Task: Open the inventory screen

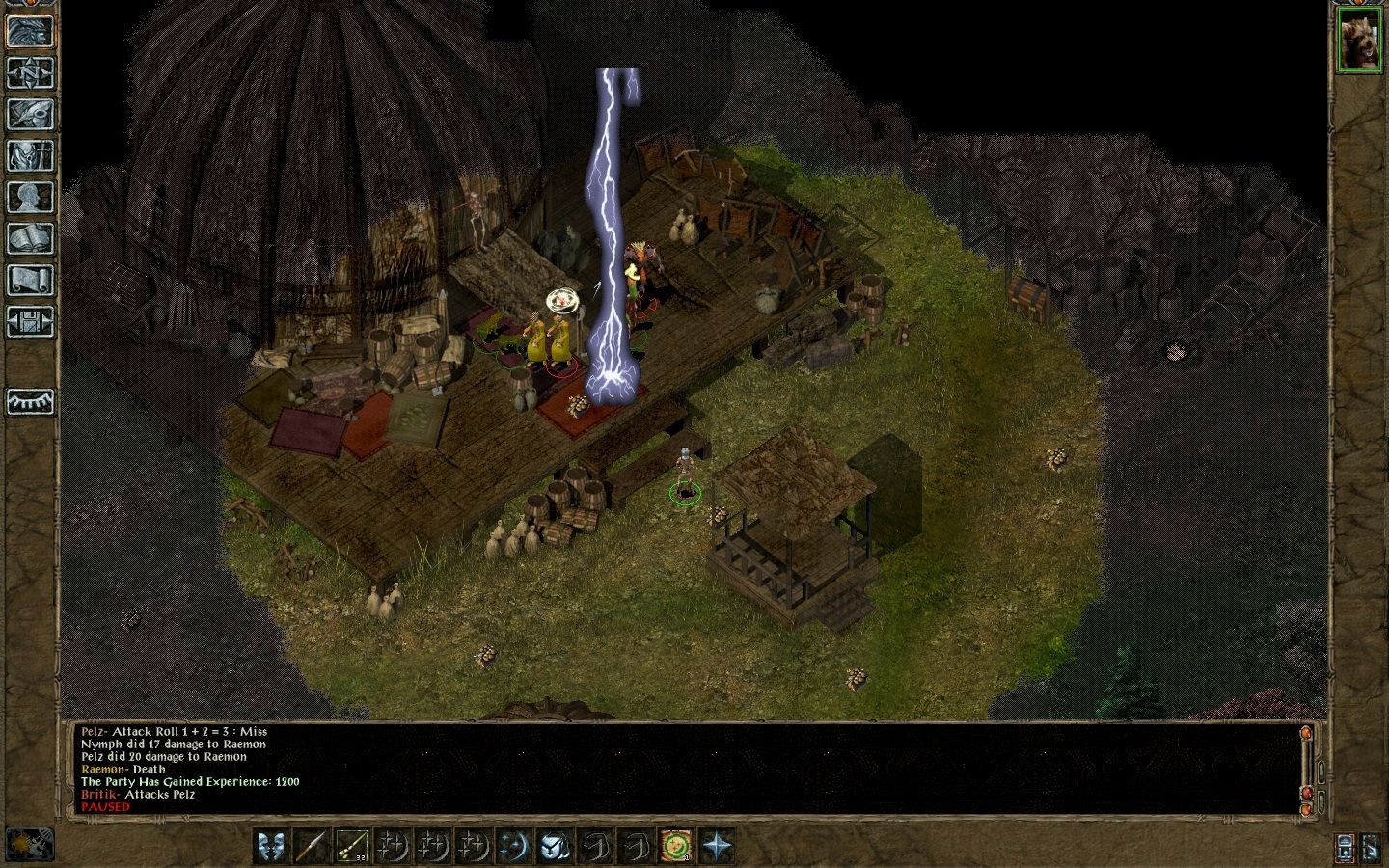Action: pos(30,155)
